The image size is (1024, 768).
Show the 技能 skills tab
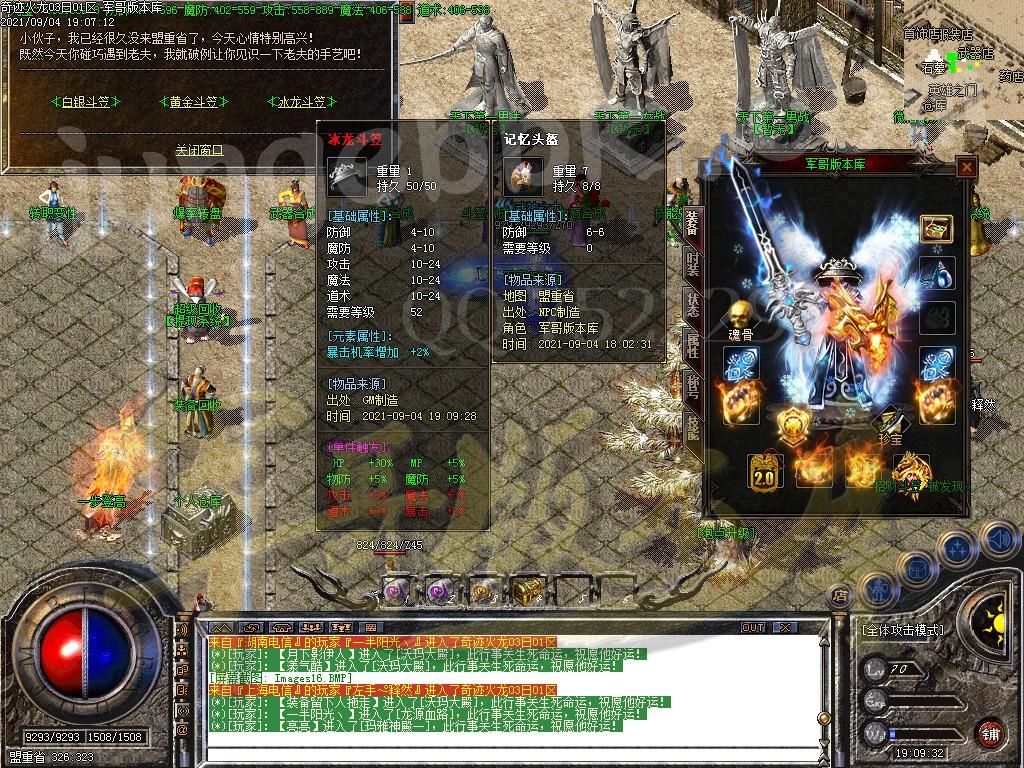[x=692, y=427]
